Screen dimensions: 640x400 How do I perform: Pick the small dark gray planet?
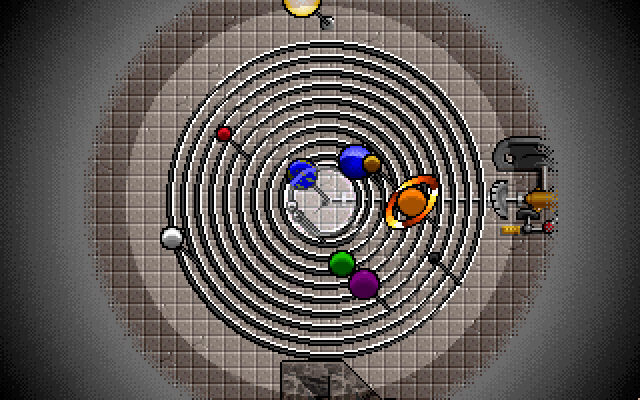coord(435,257)
